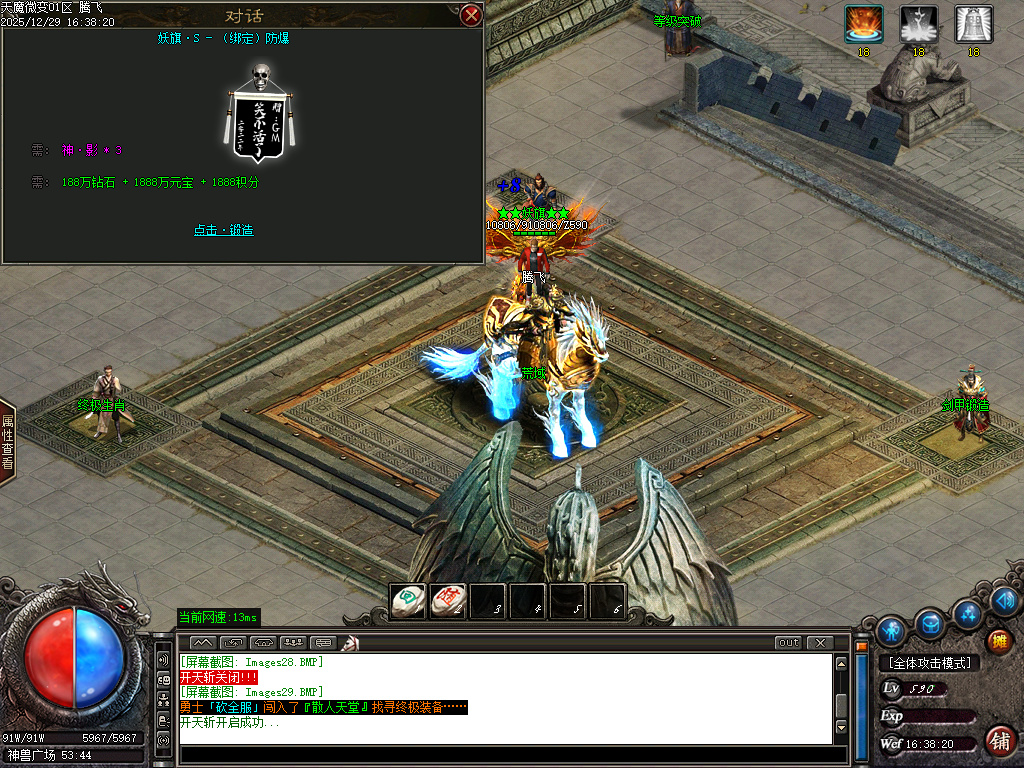This screenshot has width=1024, height=768.
Task: Click the chat panel's out button
Action: (788, 642)
